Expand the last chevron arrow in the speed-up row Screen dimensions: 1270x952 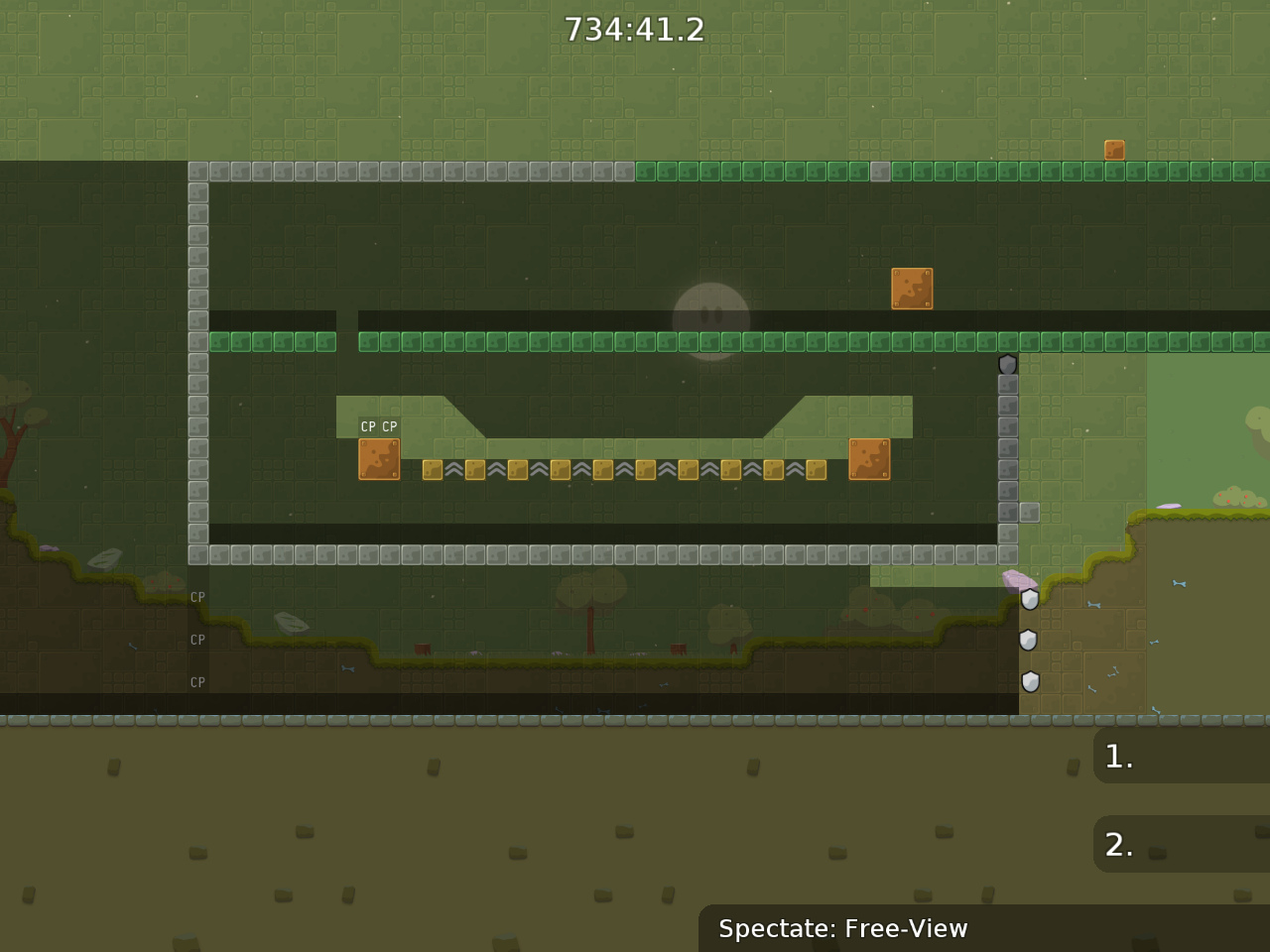pyautogui.click(x=797, y=467)
